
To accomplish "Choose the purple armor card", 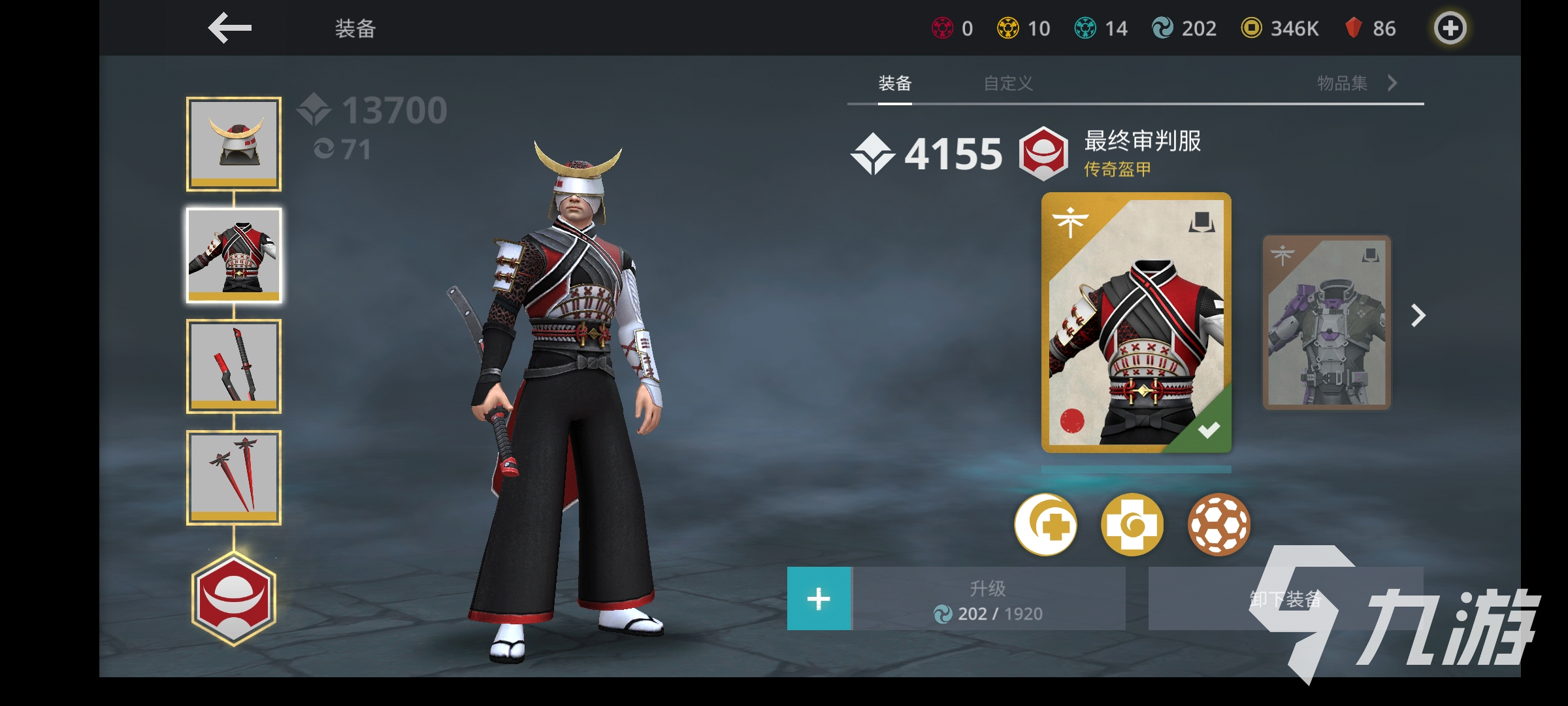I will [1326, 322].
